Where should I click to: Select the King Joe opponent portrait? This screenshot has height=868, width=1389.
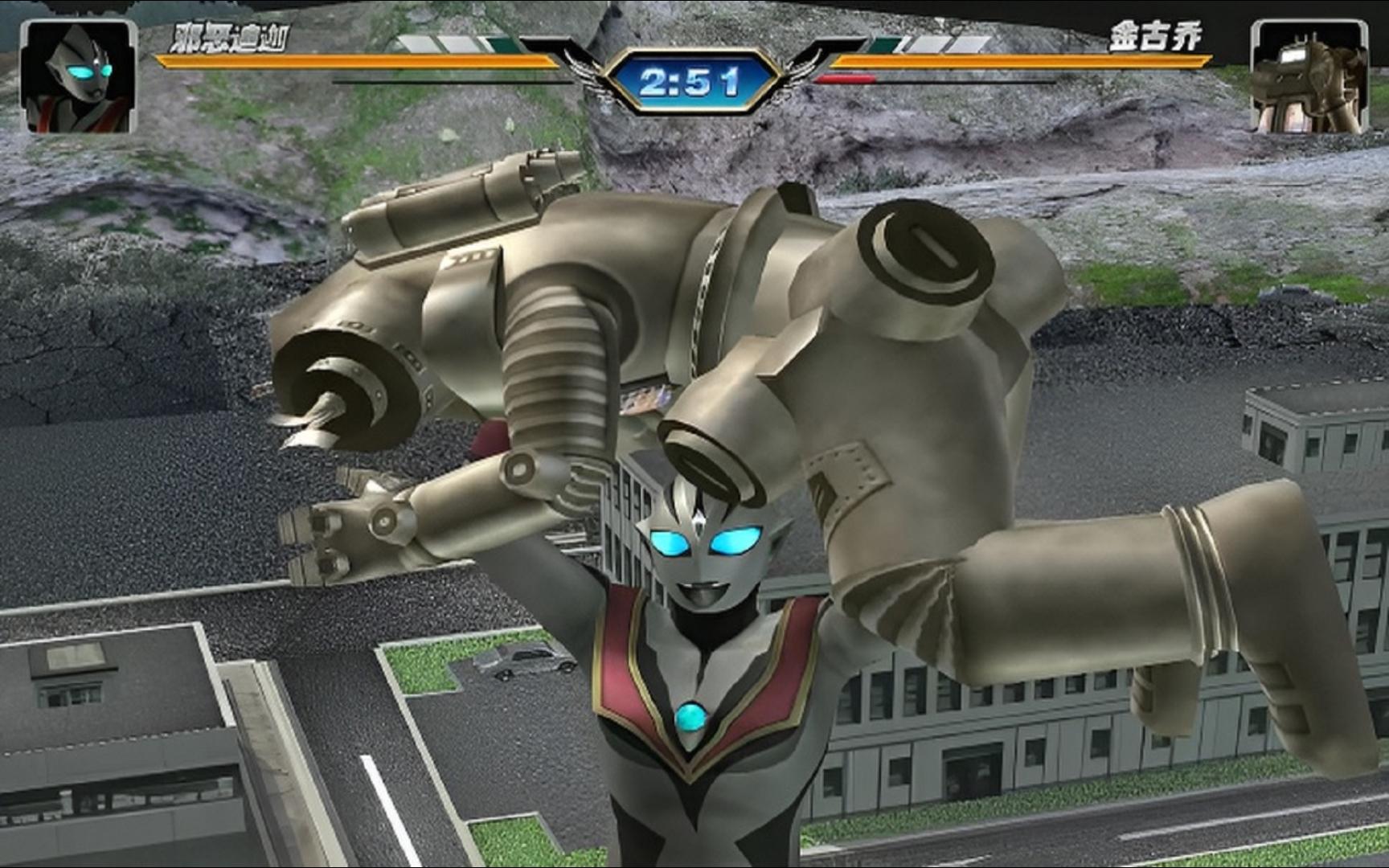click(1309, 79)
